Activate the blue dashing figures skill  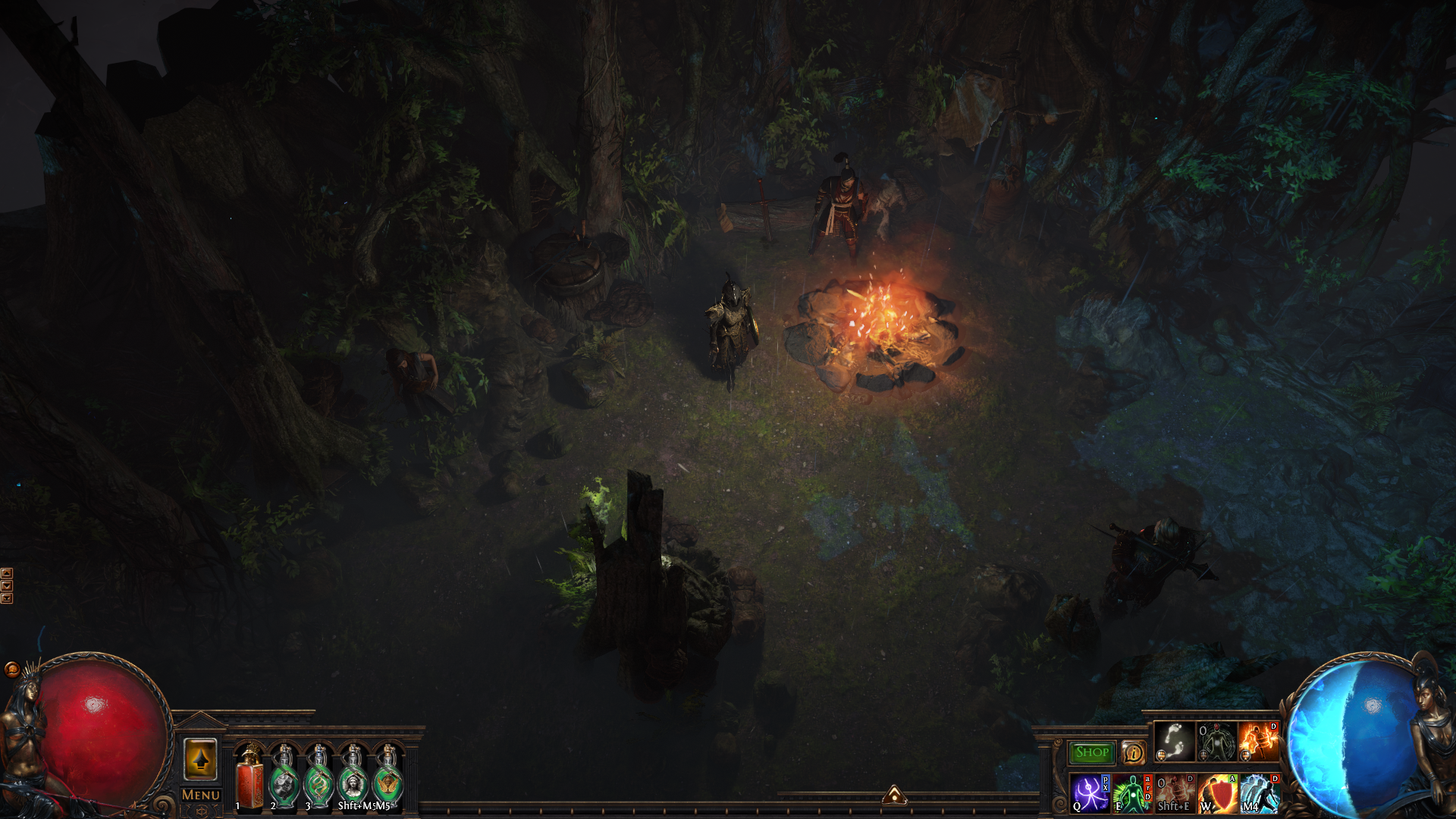click(1260, 793)
